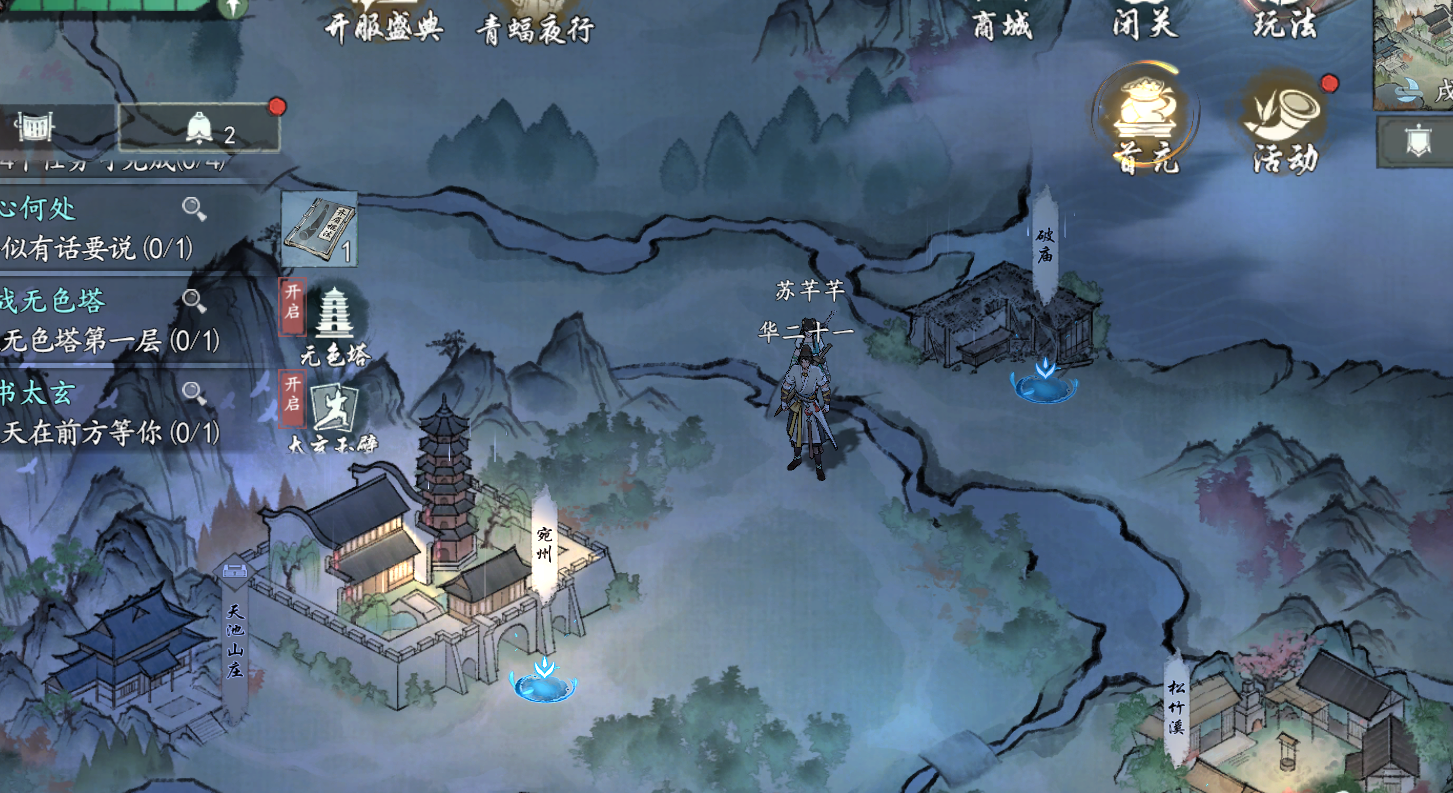1453x793 pixels.
Task: Click the magnifier beside the 太玄 quest
Action: pos(194,393)
